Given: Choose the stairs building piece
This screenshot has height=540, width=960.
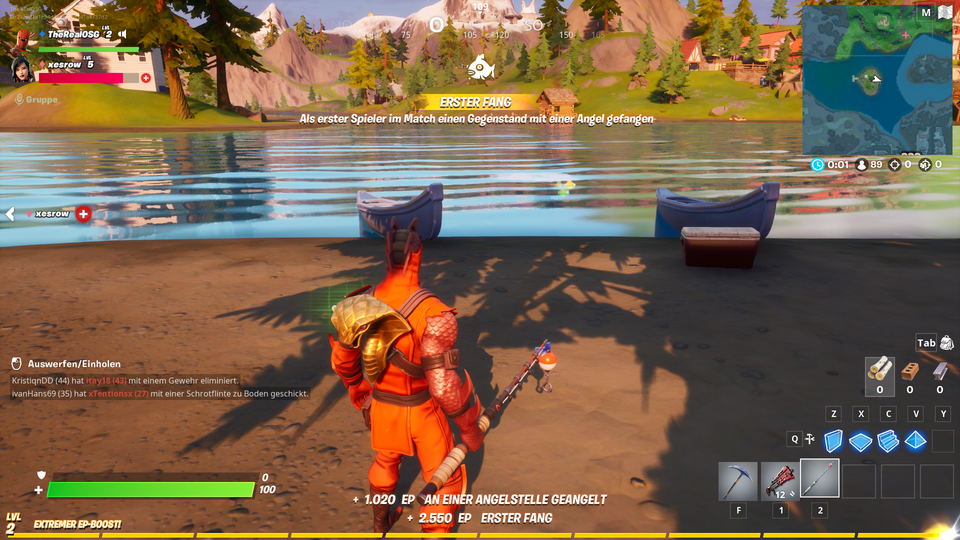Looking at the screenshot, I should click(888, 441).
